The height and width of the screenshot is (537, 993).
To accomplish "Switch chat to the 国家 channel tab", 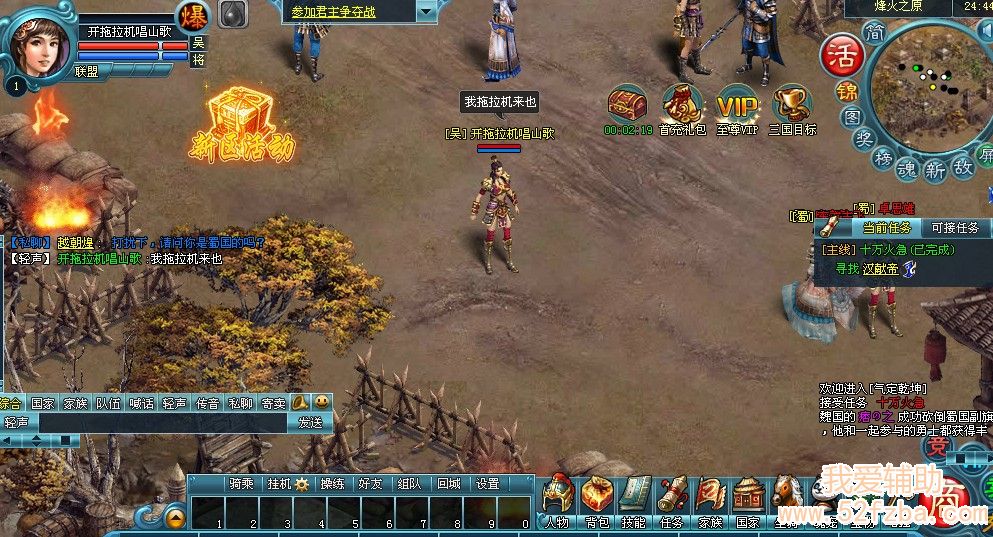I will click(x=42, y=404).
